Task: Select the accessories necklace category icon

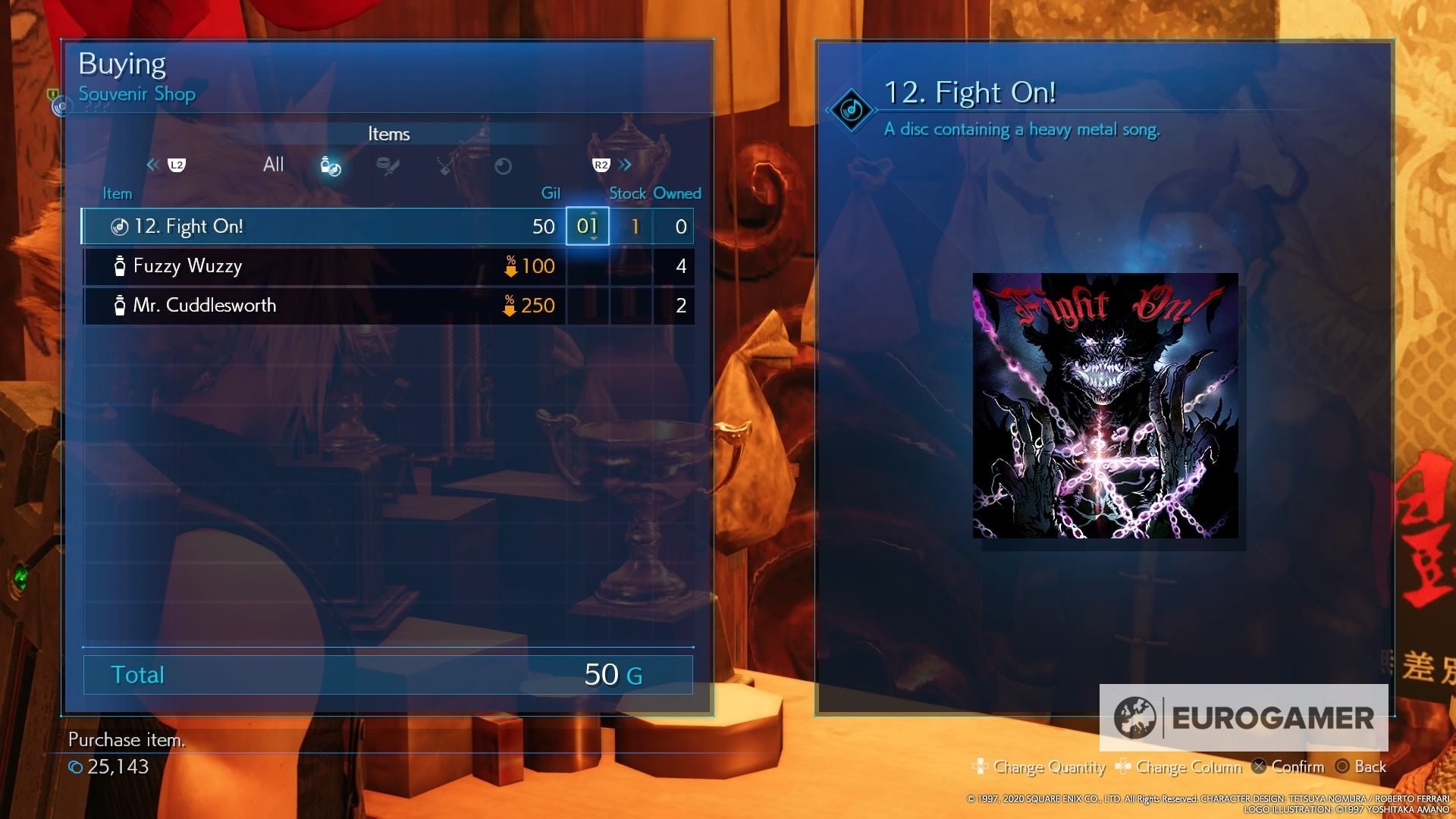Action: tap(444, 165)
